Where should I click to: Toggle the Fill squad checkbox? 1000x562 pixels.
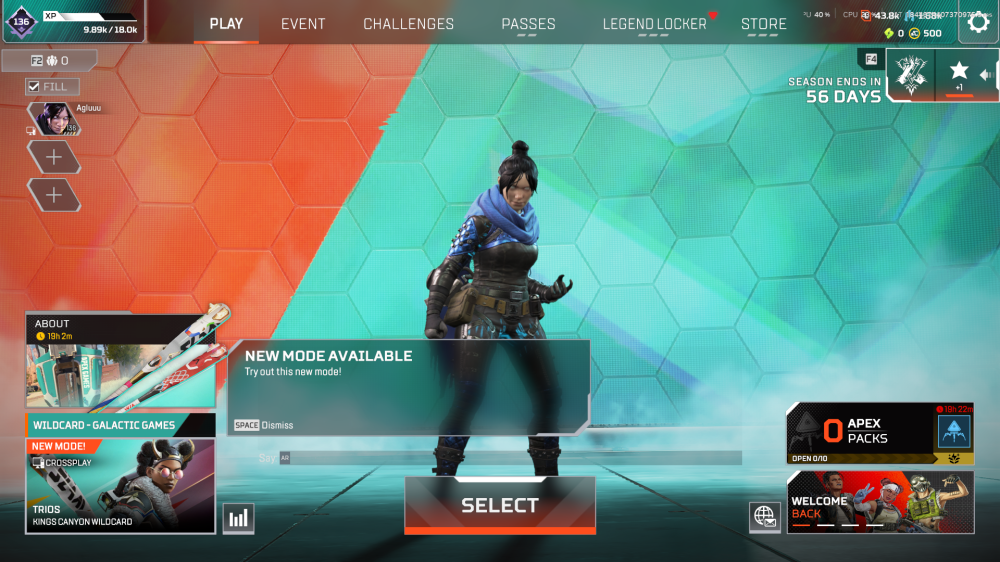tap(34, 87)
